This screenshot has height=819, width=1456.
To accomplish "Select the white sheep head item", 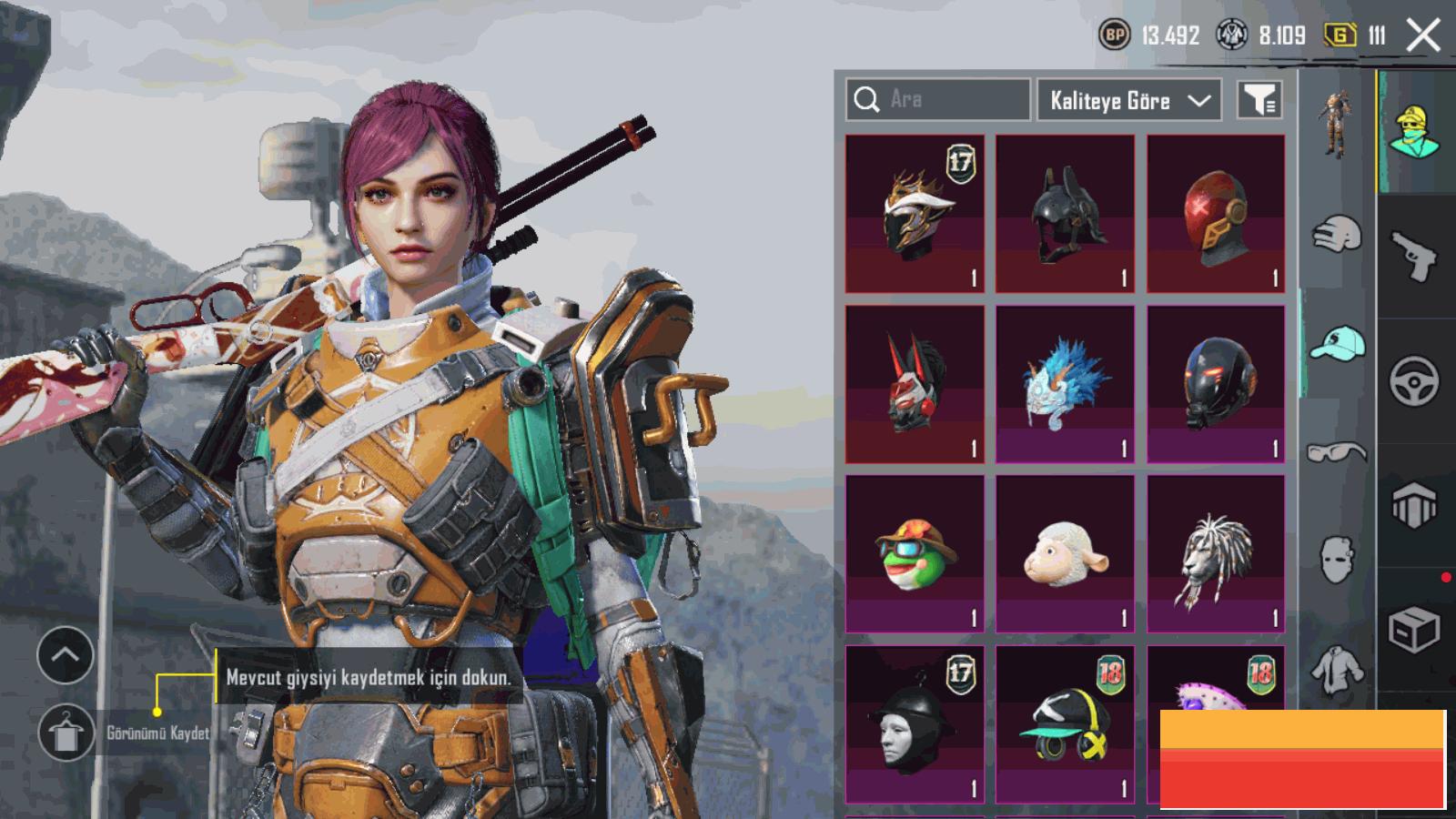I will click(1065, 553).
